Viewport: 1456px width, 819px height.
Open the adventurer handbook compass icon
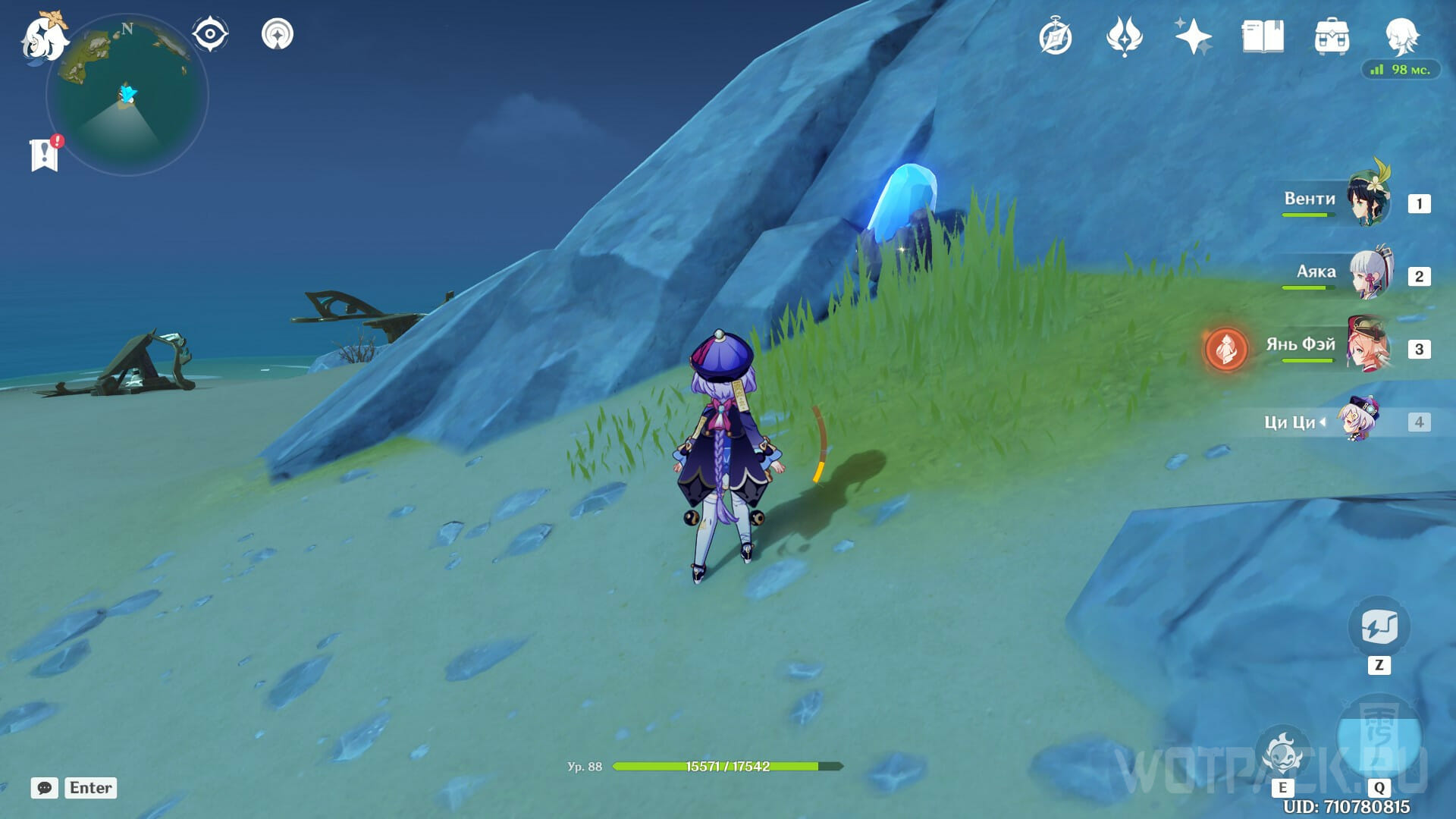tap(1056, 37)
